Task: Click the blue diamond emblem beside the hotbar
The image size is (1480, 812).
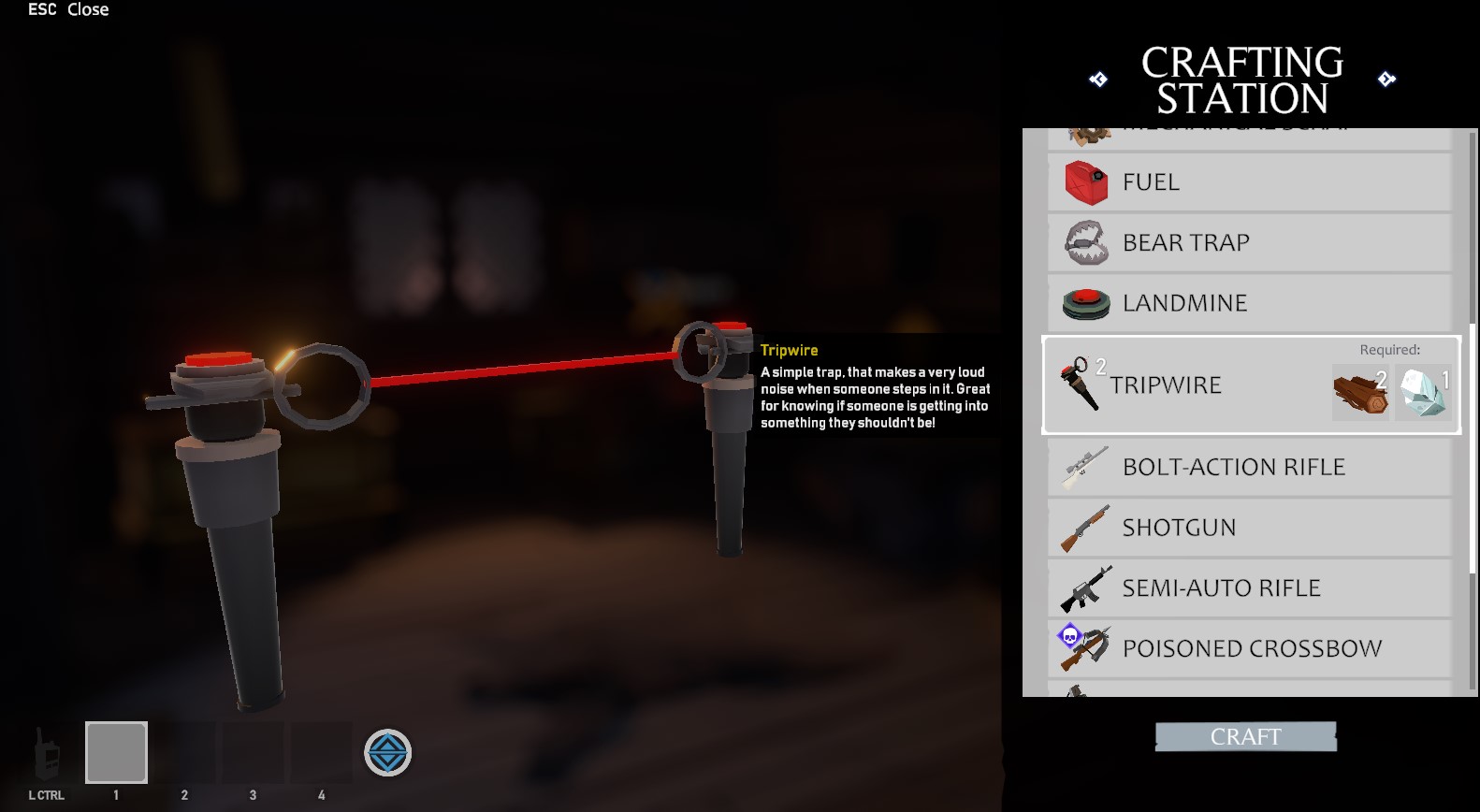Action: 387,751
